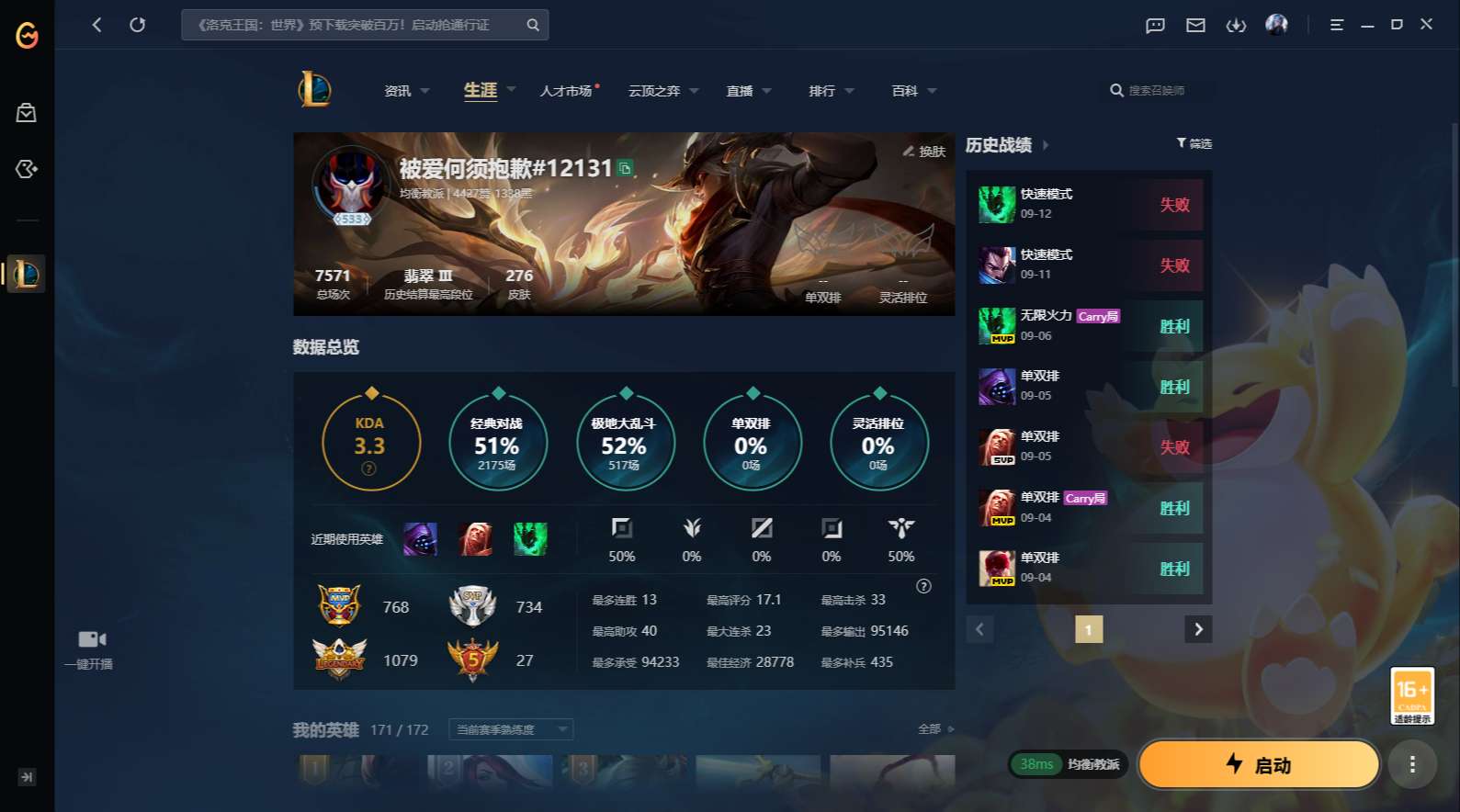Click the download manager icon in title bar
The height and width of the screenshot is (812, 1460).
click(x=1236, y=25)
